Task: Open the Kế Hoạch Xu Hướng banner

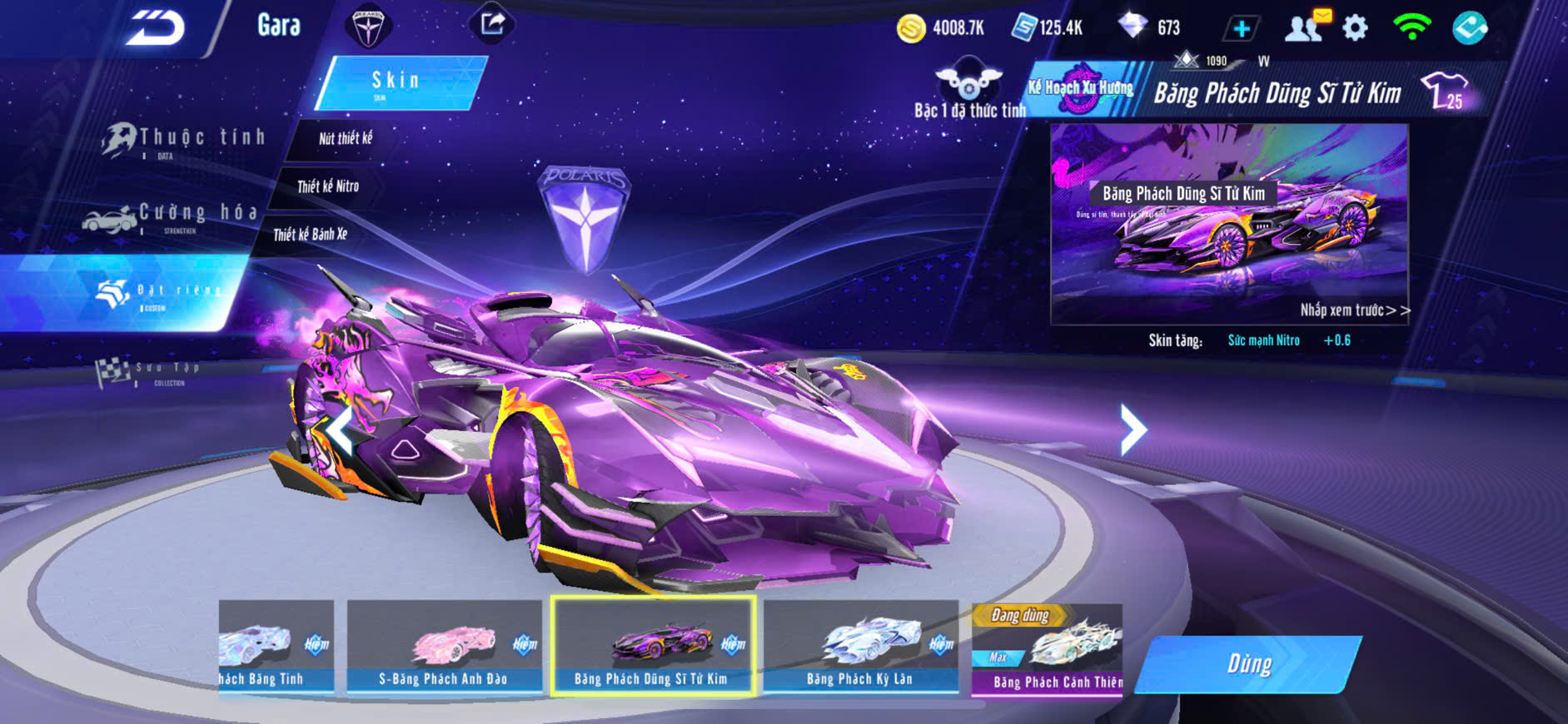Action: point(1081,88)
